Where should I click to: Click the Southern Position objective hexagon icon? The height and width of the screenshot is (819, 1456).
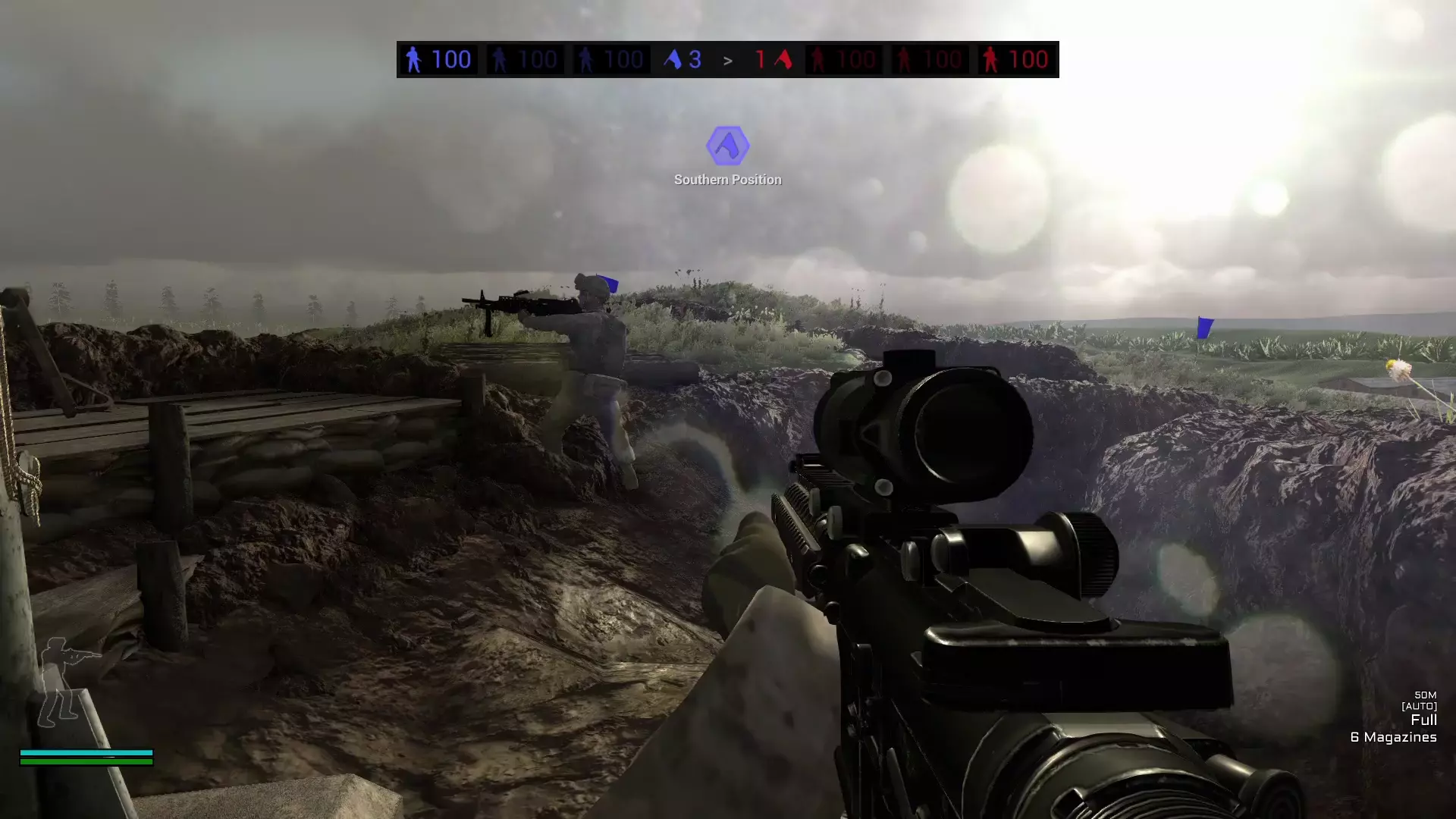729,146
